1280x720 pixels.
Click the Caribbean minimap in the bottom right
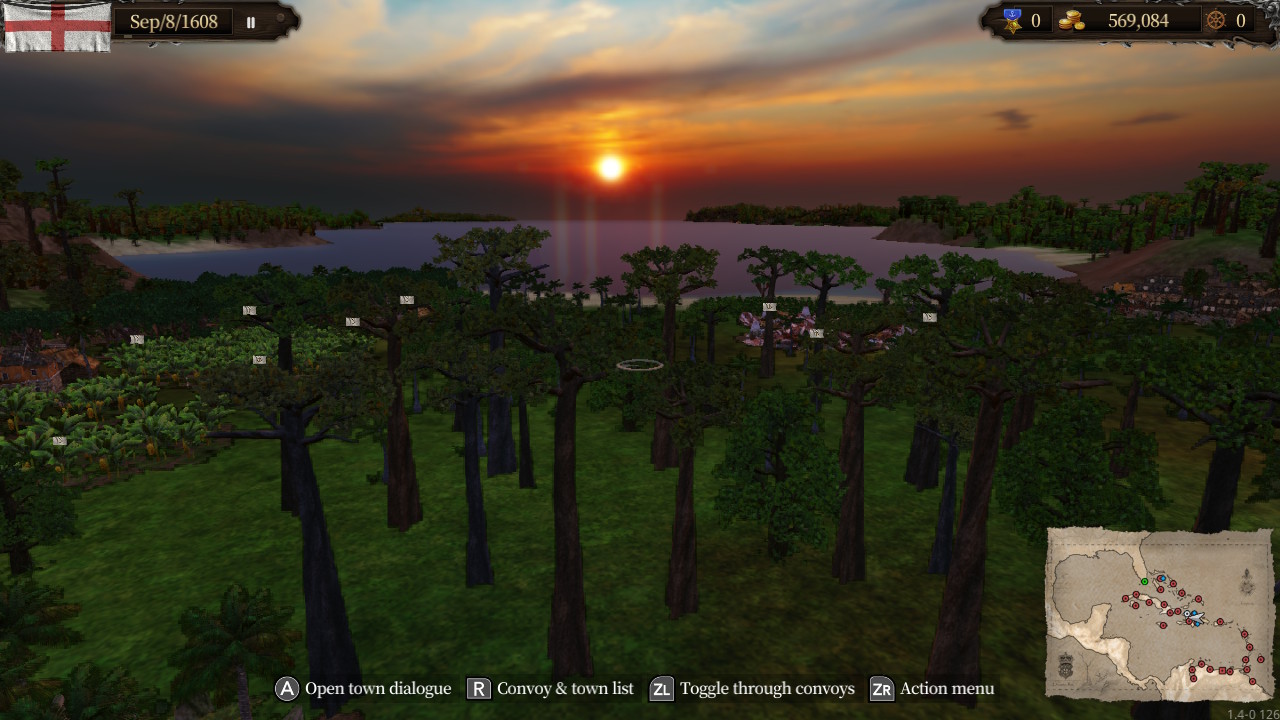coord(1158,613)
